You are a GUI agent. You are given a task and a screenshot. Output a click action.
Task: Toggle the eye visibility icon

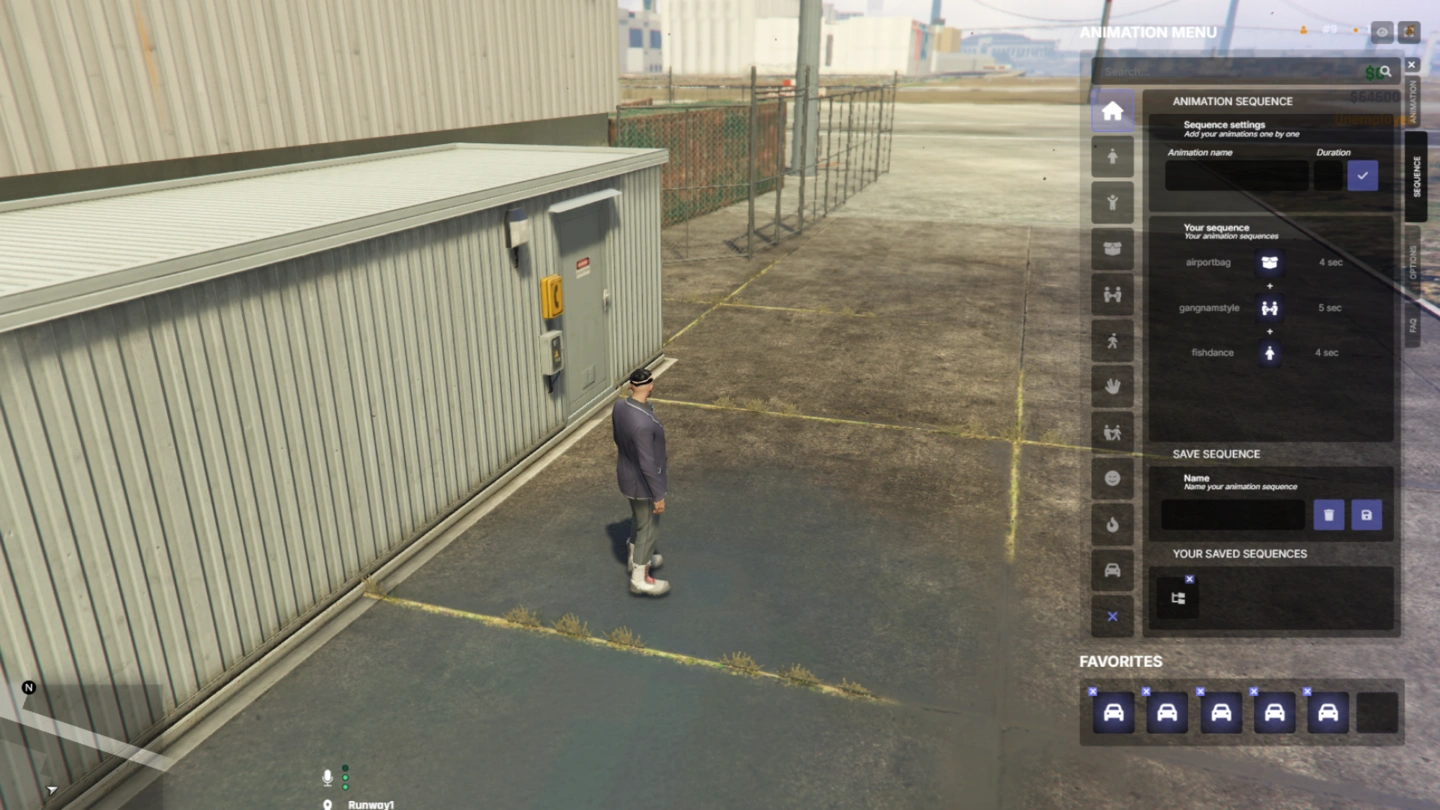(1381, 32)
